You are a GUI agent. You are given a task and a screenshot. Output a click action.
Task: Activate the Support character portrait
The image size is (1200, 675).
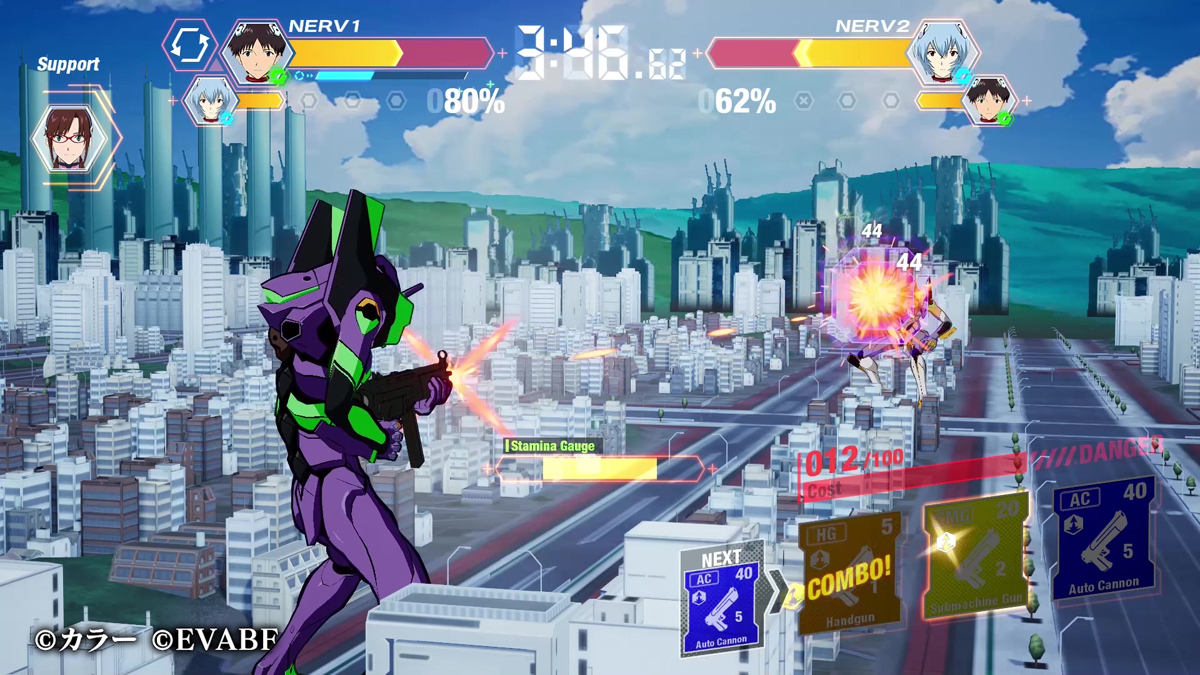point(69,139)
